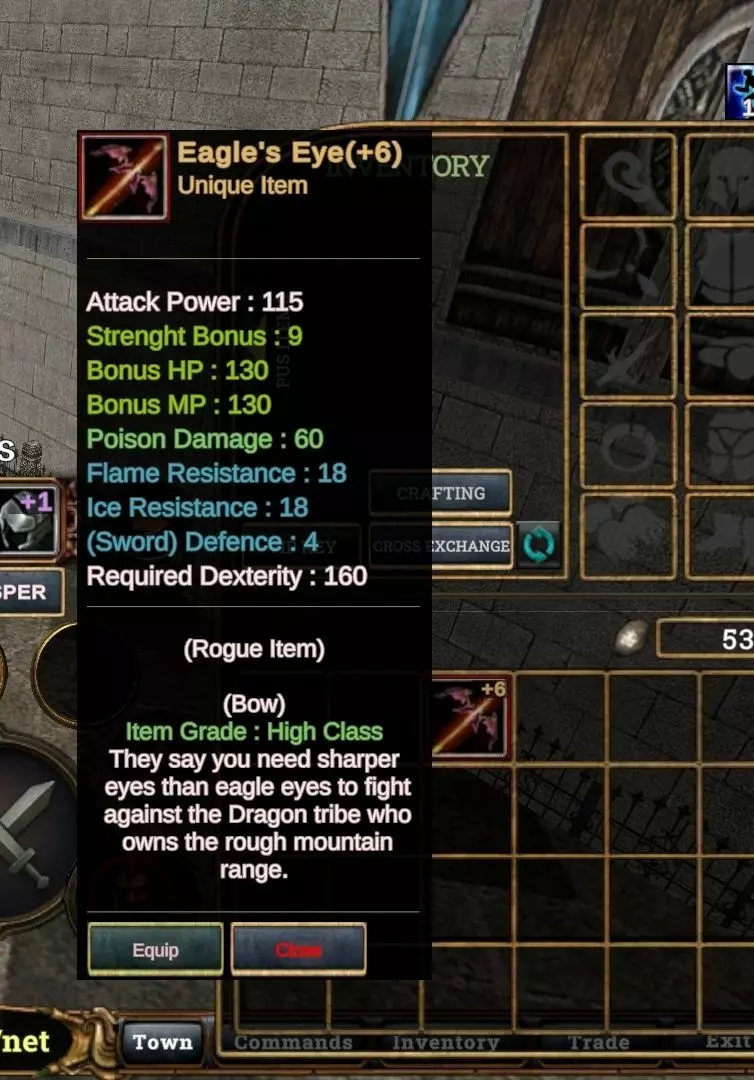This screenshot has height=1080, width=754.
Task: Click the teal refresh arrows icon
Action: coord(538,546)
